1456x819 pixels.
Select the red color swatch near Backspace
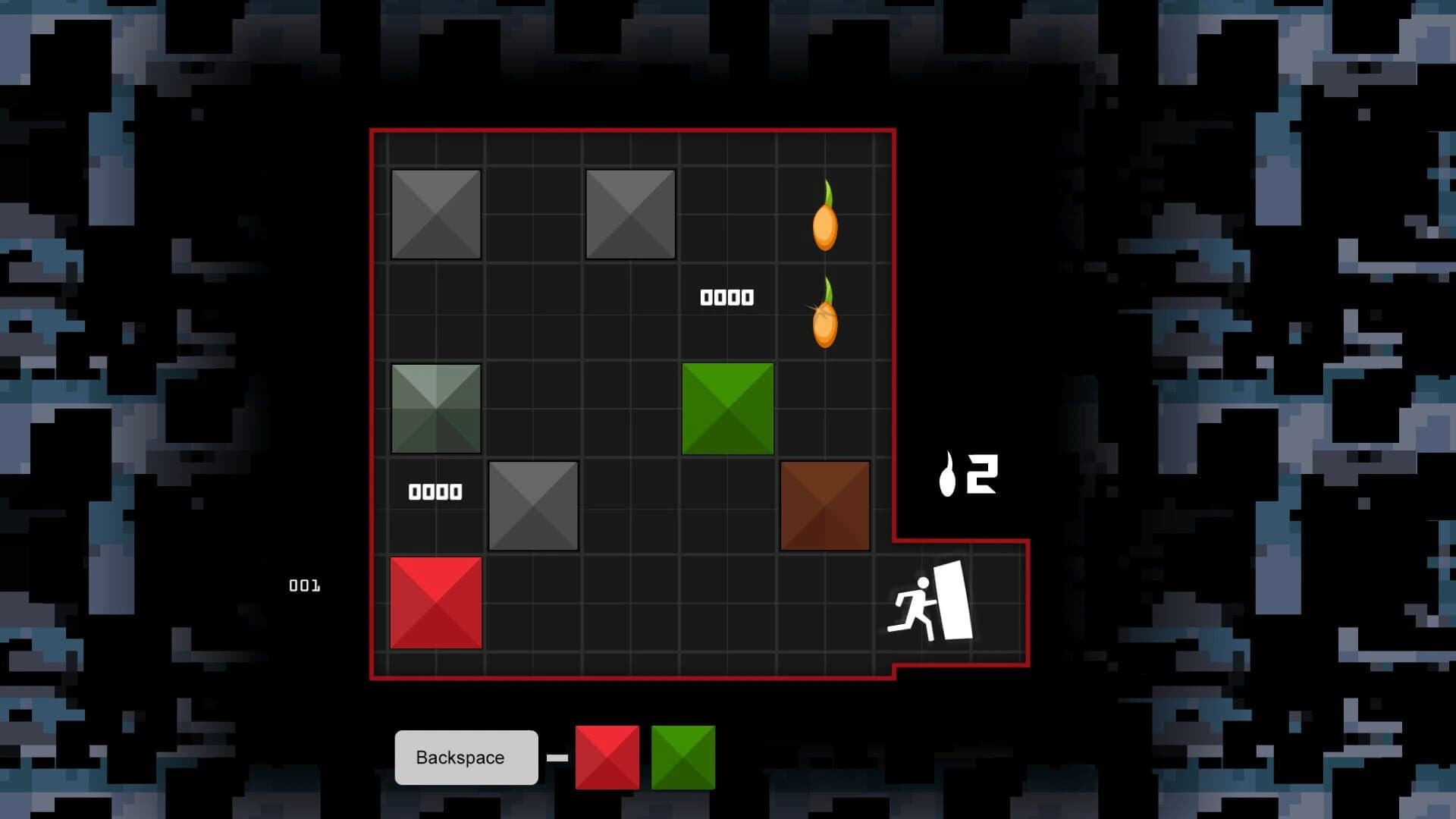pyautogui.click(x=606, y=758)
